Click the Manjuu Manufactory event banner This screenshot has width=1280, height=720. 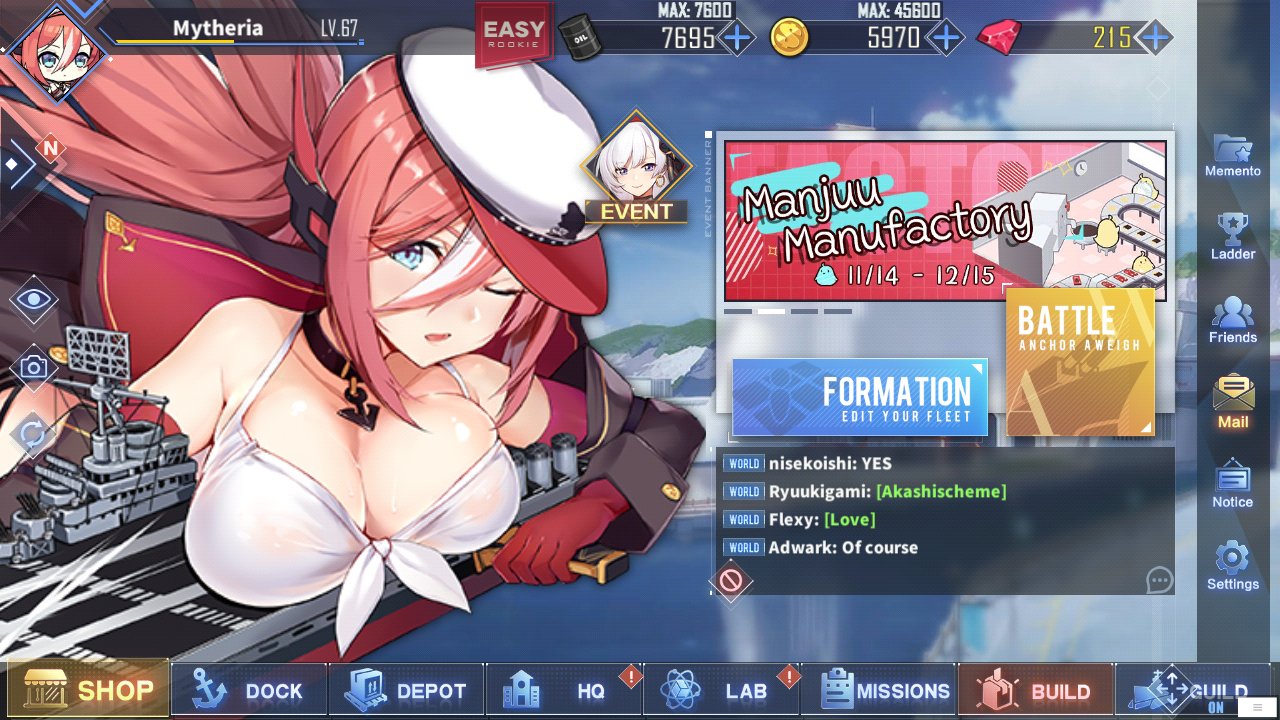pos(945,221)
